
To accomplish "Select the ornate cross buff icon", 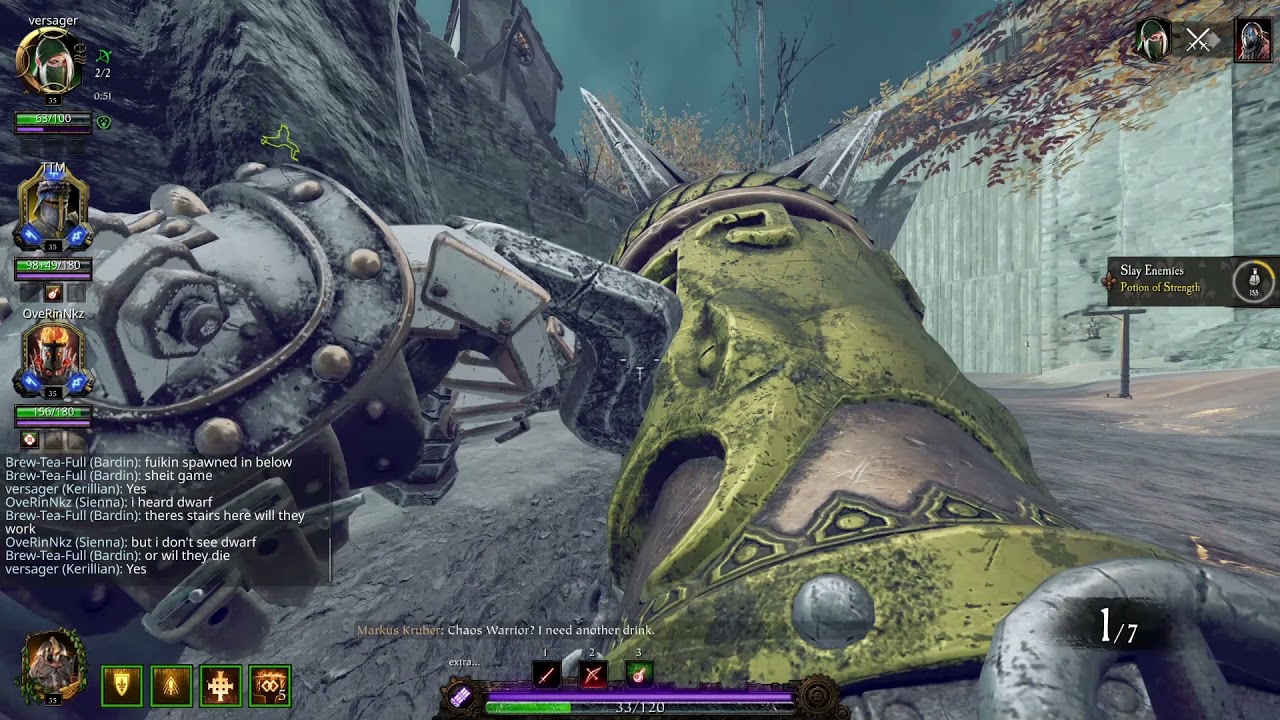I will pyautogui.click(x=221, y=686).
